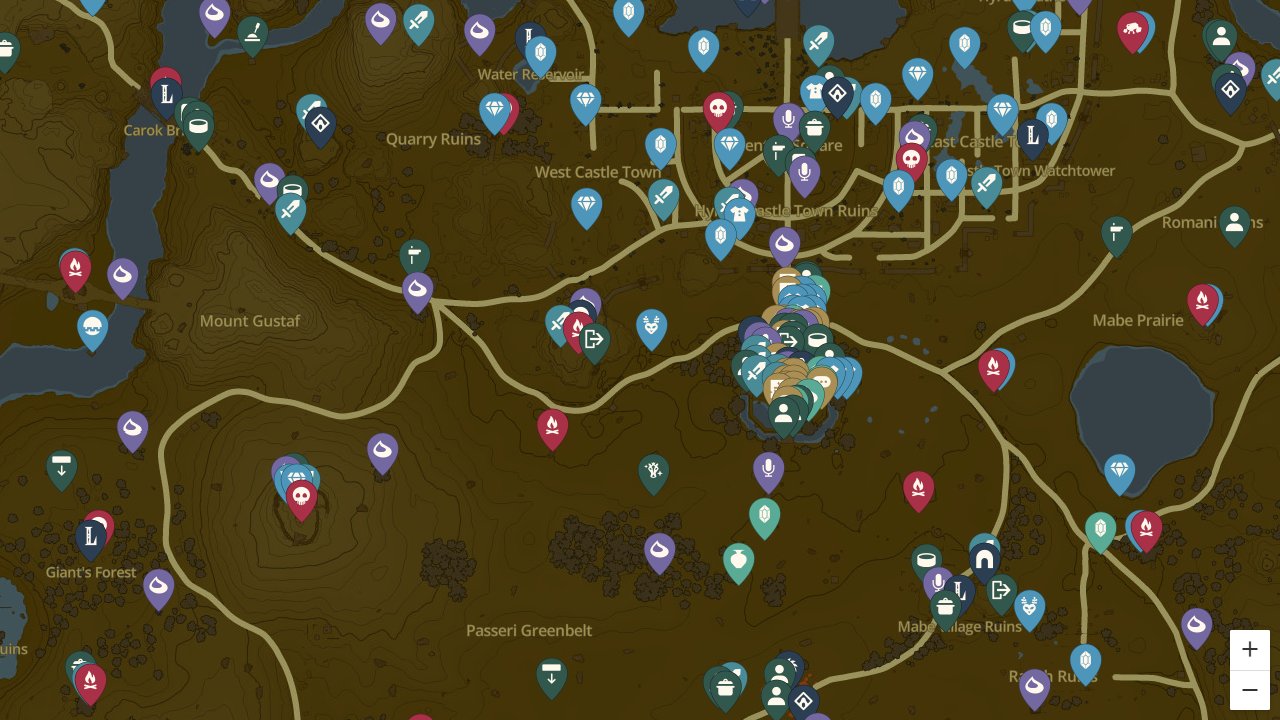Image resolution: width=1280 pixels, height=720 pixels.
Task: Open the NPC person pin south of Castle Town
Action: click(x=784, y=413)
